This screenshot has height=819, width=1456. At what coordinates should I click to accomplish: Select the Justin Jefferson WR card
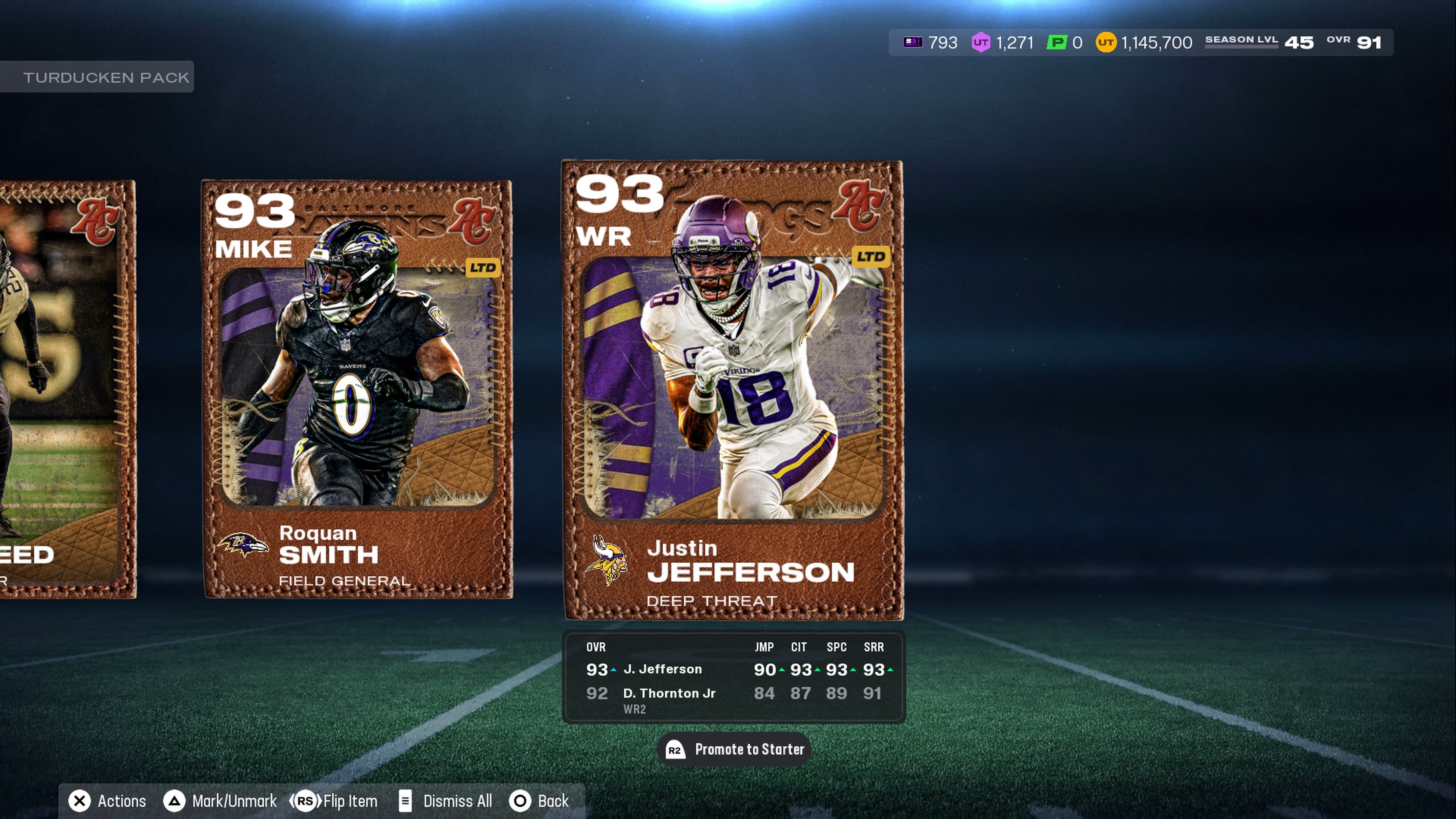click(x=733, y=390)
